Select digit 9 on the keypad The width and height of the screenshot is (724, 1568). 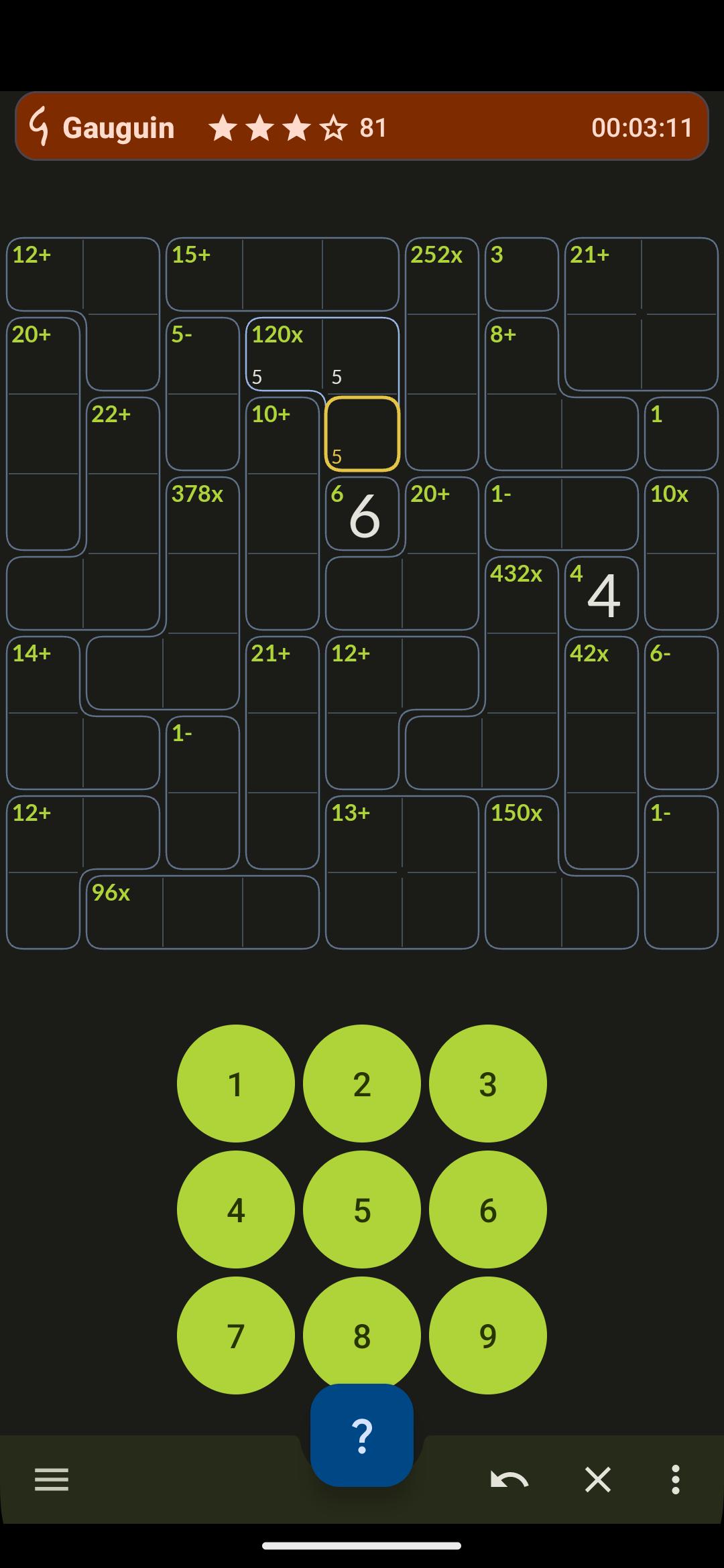(487, 1335)
